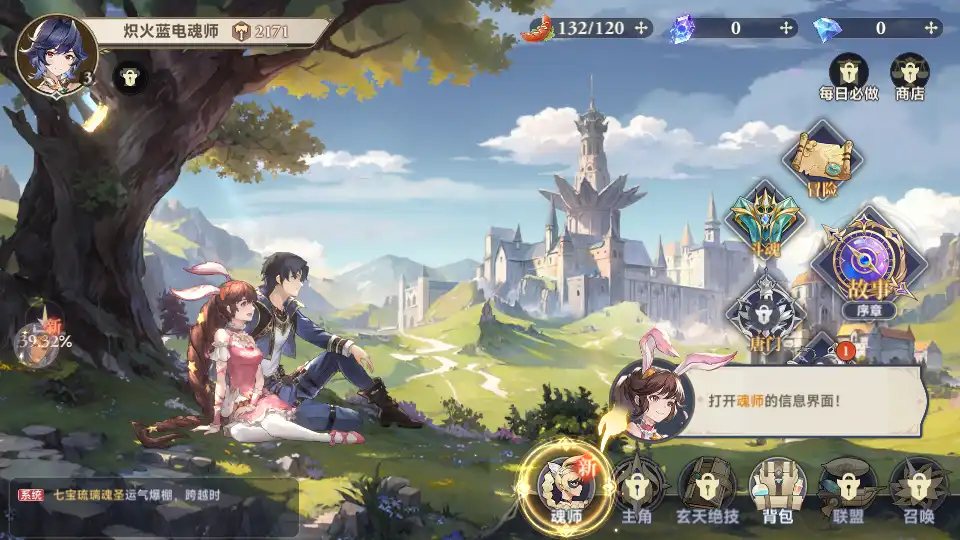Open the player avatar profile
This screenshot has height=540, width=960.
pyautogui.click(x=57, y=50)
